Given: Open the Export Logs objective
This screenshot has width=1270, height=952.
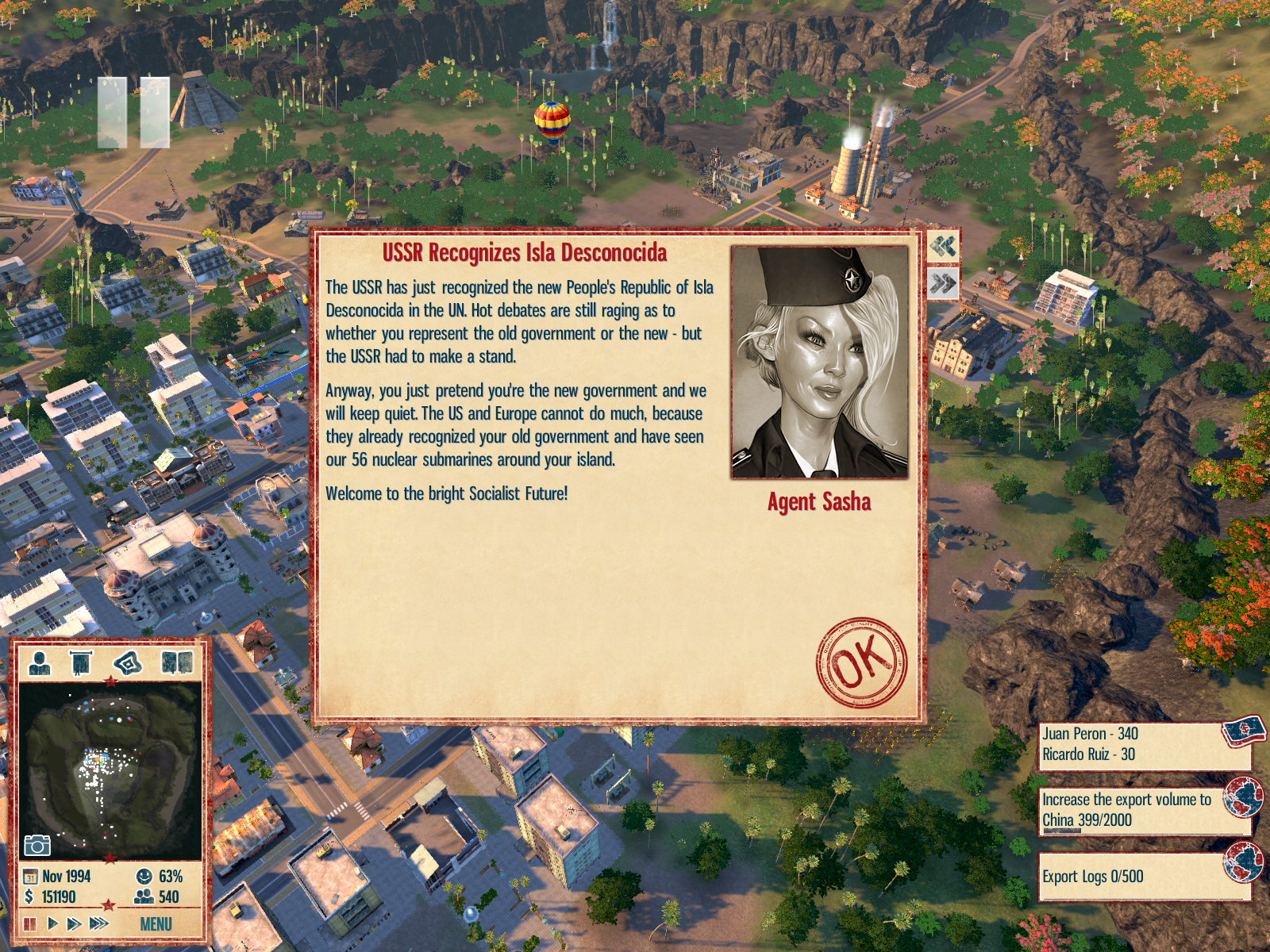Looking at the screenshot, I should pyautogui.click(x=1143, y=876).
